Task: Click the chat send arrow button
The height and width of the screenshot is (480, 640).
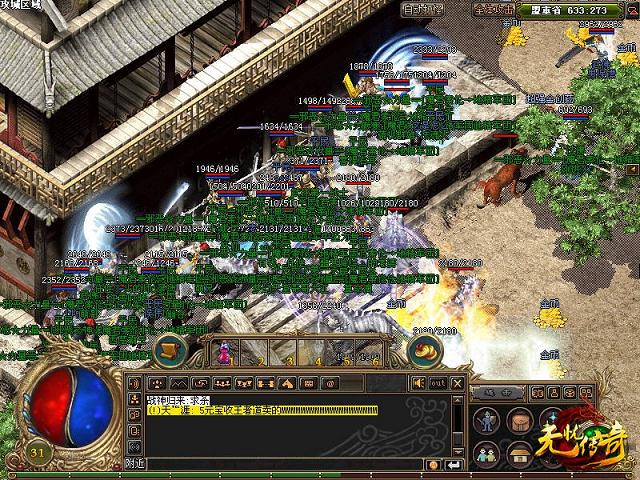Action: [453, 464]
